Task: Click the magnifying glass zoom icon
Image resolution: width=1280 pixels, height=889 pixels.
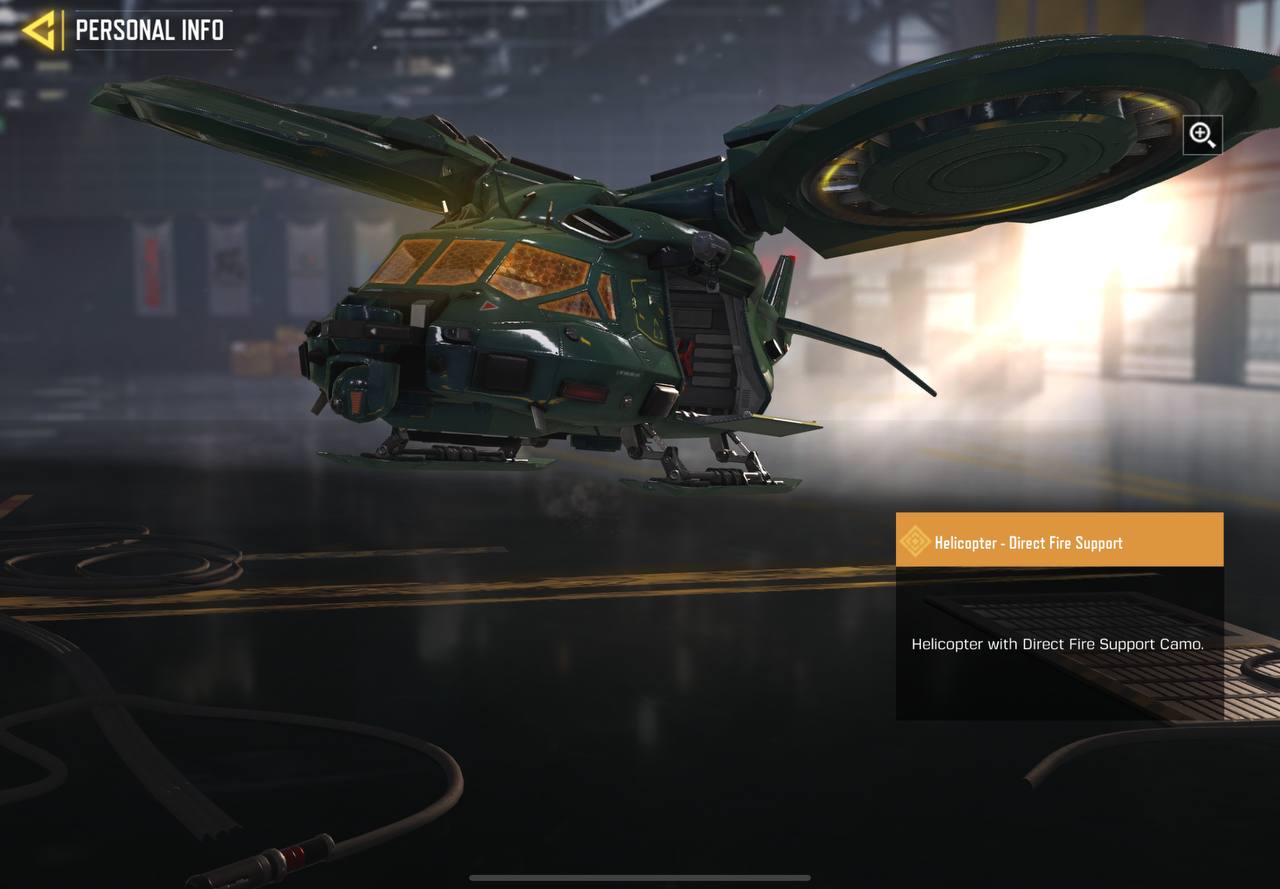Action: 1202,135
